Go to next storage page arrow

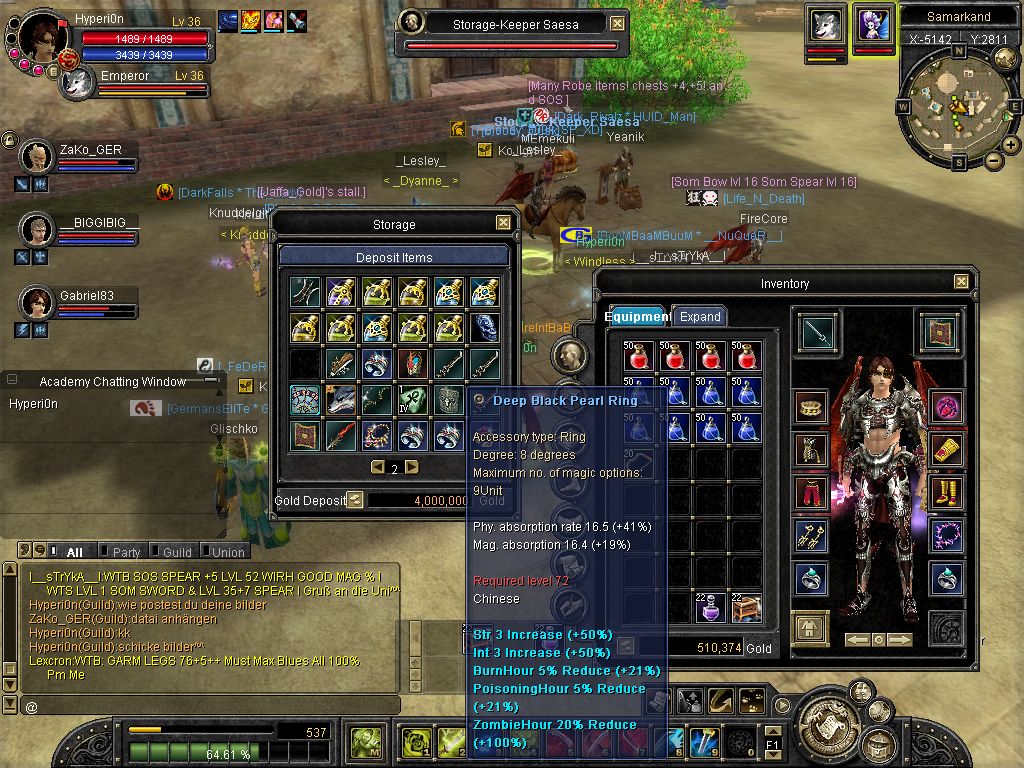click(x=411, y=467)
